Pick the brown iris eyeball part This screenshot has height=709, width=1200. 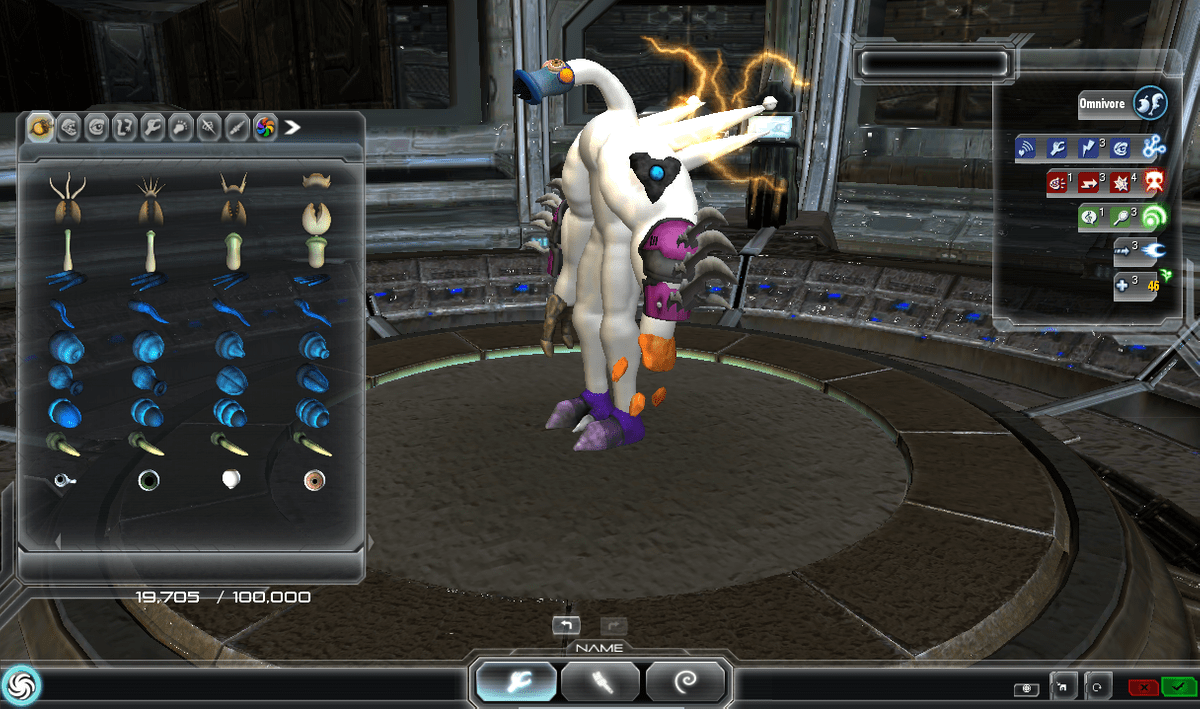click(x=315, y=481)
